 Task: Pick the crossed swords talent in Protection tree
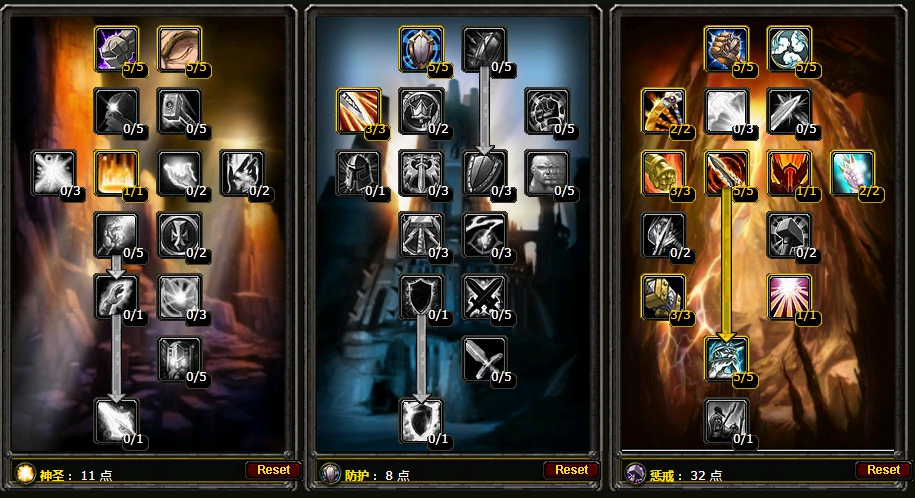485,297
